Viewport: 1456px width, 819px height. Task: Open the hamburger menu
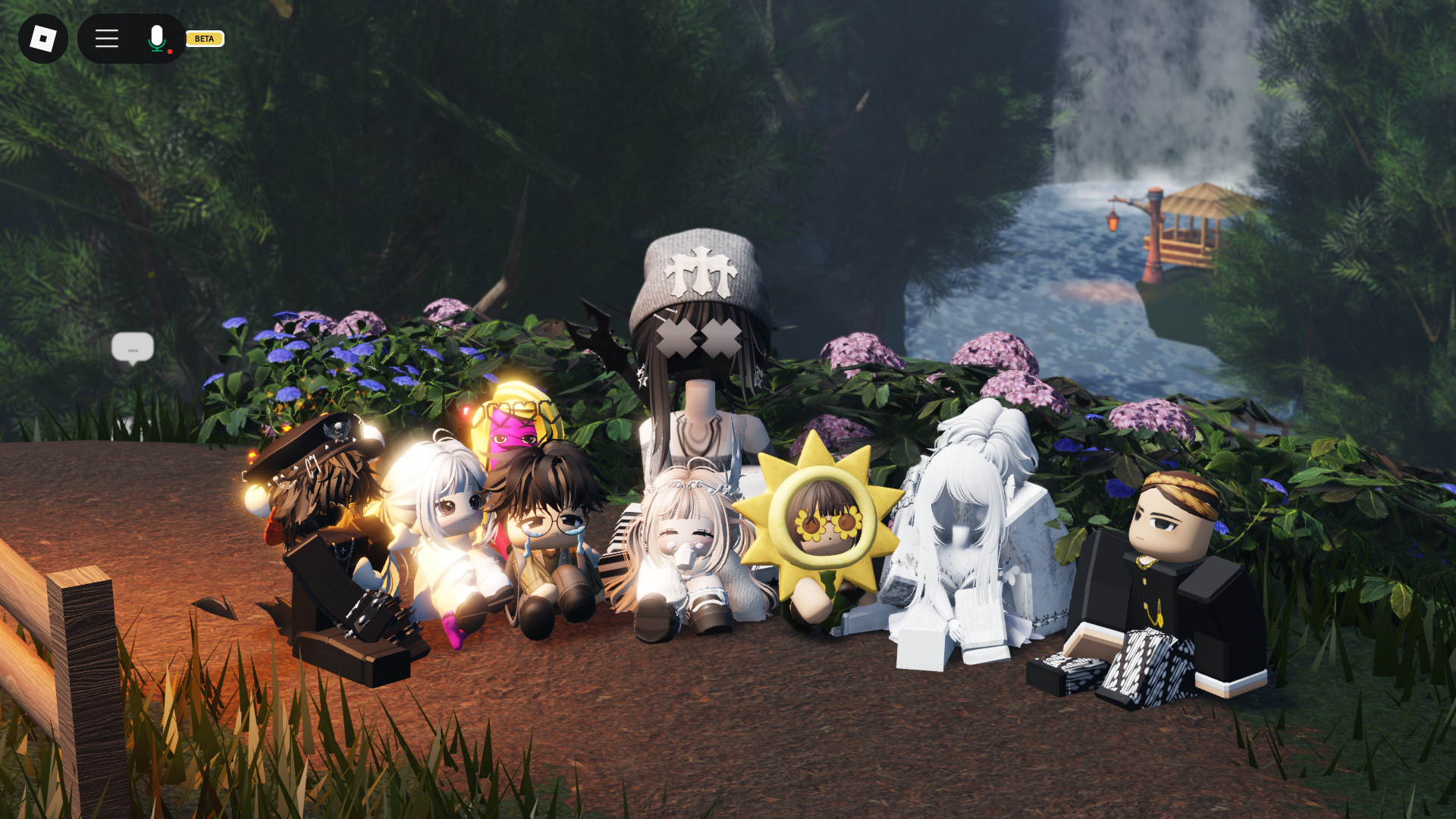(x=107, y=39)
